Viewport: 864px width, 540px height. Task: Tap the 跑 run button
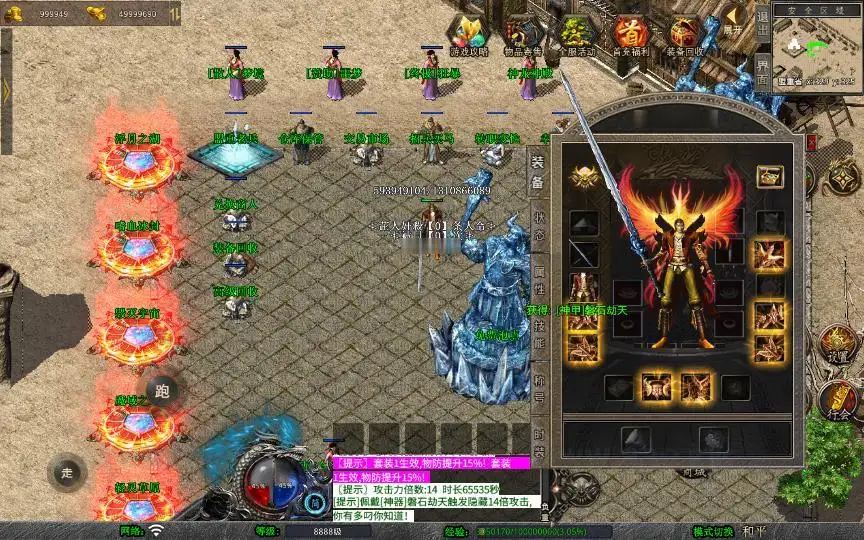pos(164,391)
